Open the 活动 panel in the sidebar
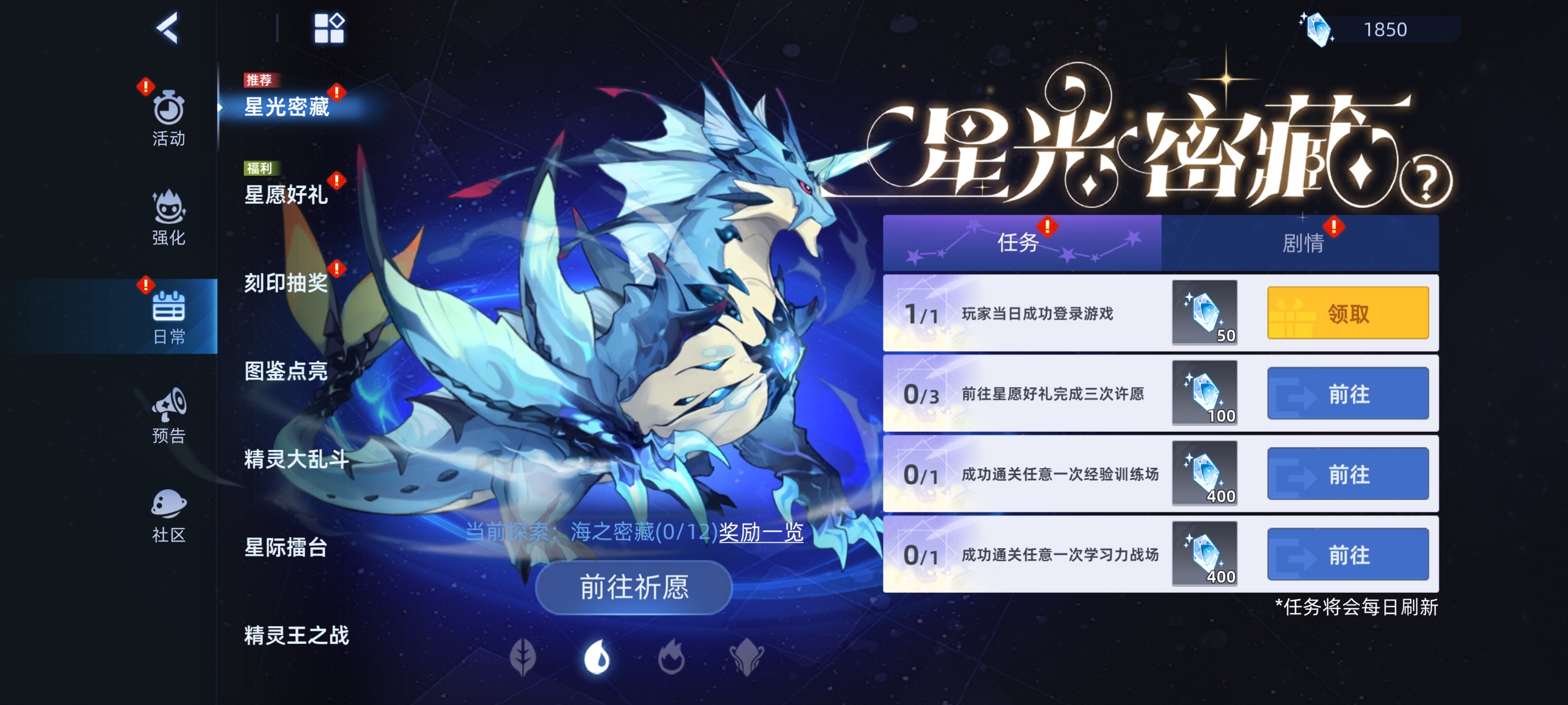This screenshot has width=1568, height=705. (x=169, y=117)
